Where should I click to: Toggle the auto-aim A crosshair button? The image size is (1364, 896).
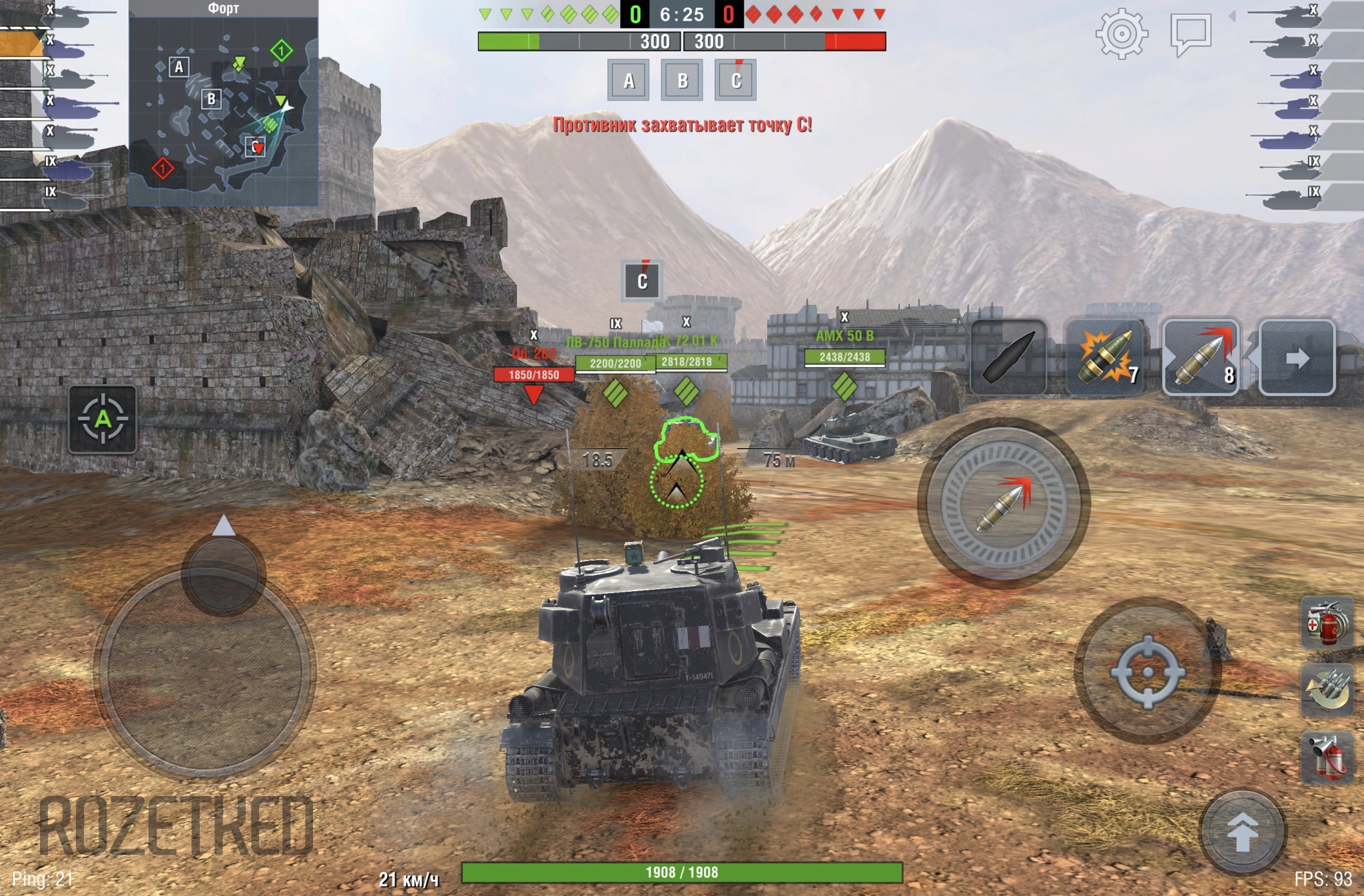103,419
